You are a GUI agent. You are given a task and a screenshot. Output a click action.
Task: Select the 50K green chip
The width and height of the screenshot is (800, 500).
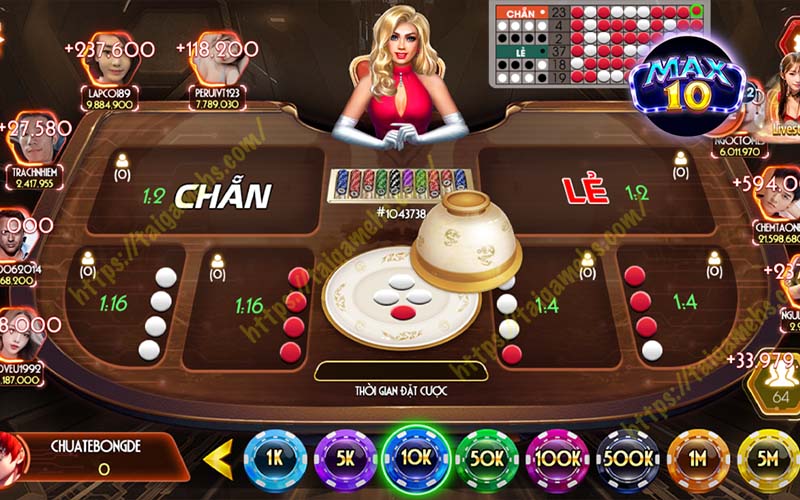[488, 459]
